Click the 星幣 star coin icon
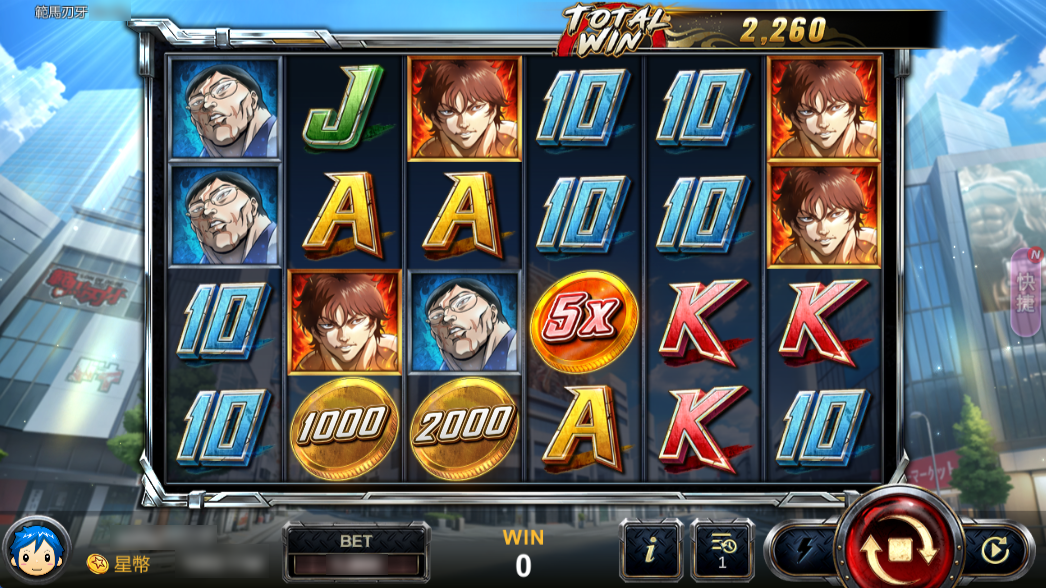 (97, 564)
